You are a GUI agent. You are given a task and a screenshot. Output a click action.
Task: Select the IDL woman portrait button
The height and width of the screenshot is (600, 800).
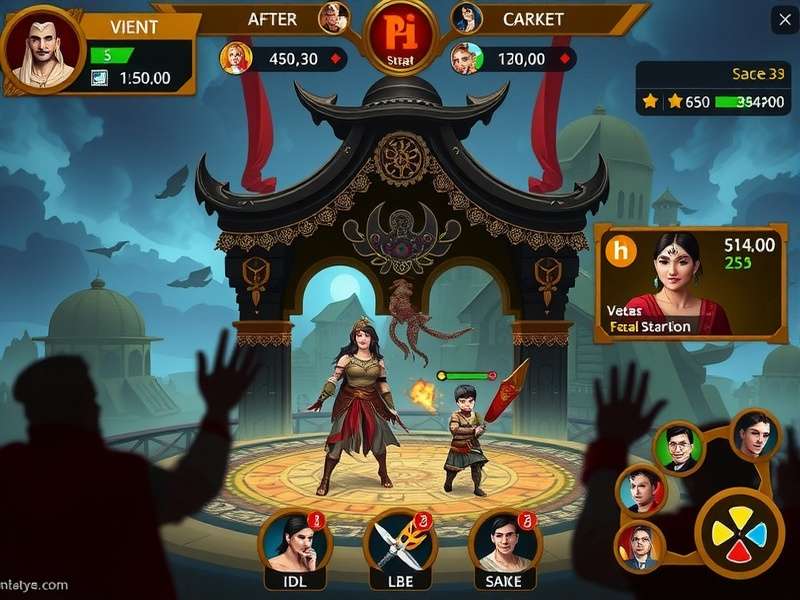click(294, 541)
